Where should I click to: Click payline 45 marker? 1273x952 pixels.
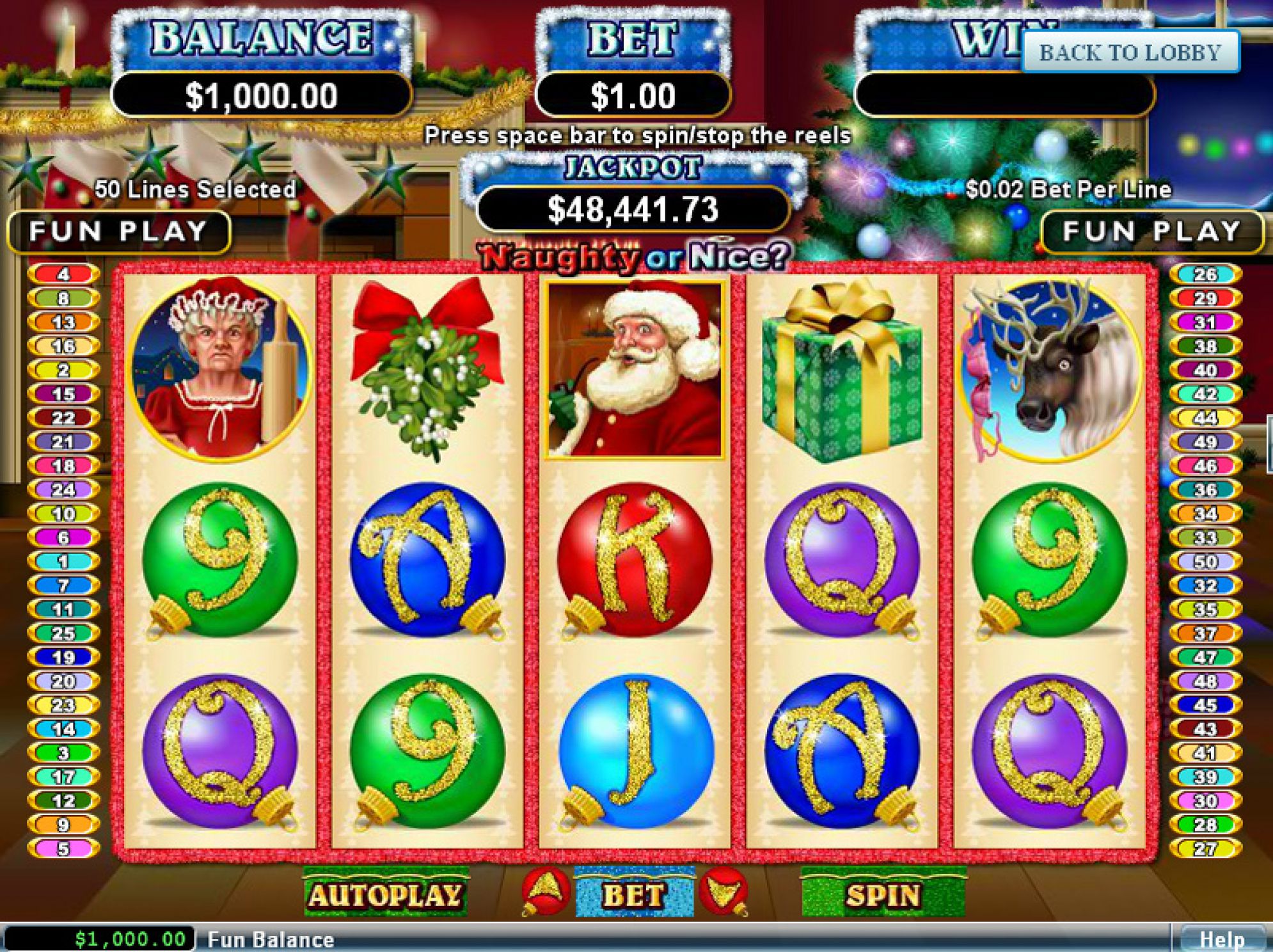[x=1205, y=705]
